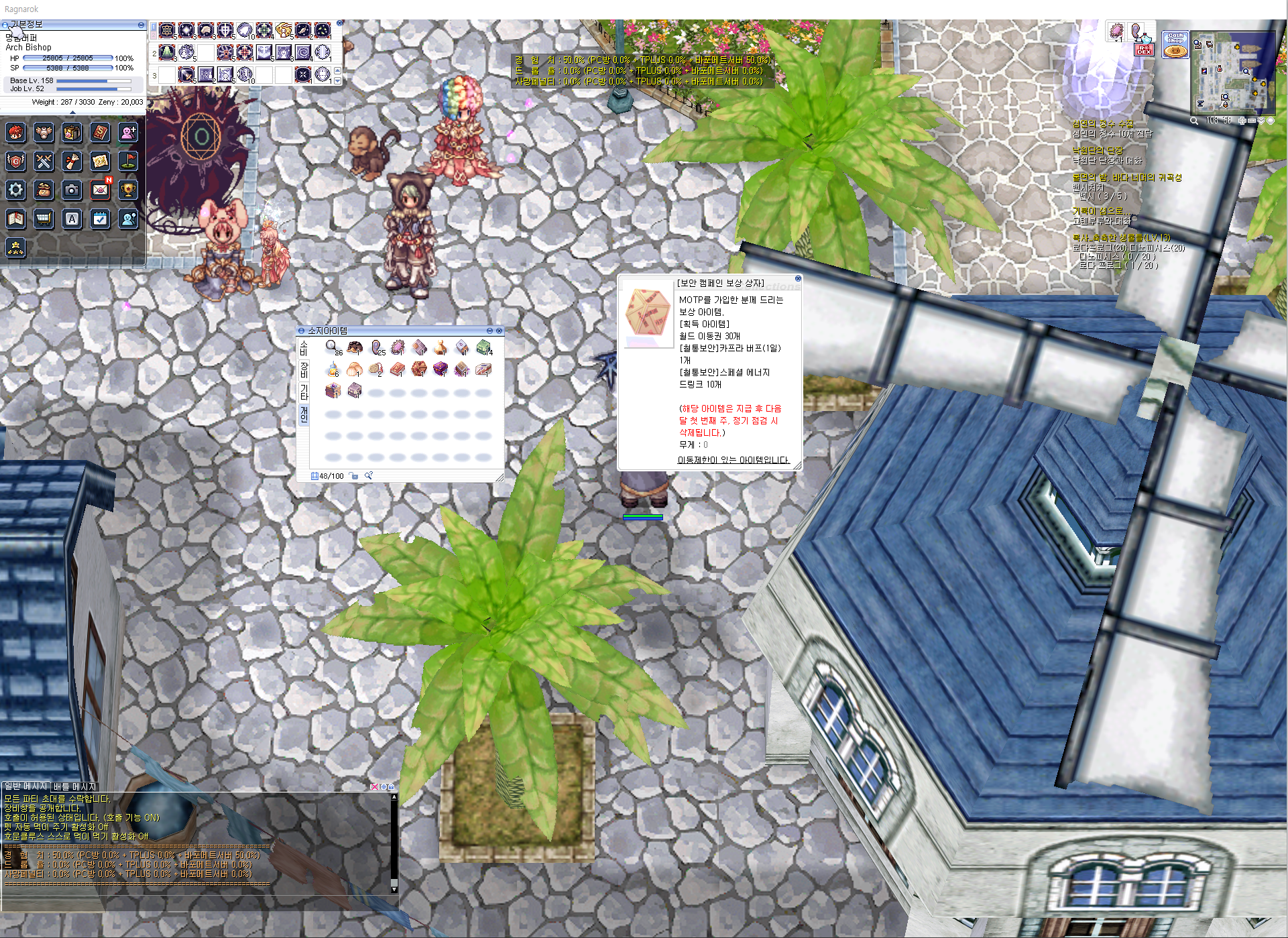The height and width of the screenshot is (938, 1288).
Task: Open the crossed swords menu icon
Action: (x=44, y=161)
